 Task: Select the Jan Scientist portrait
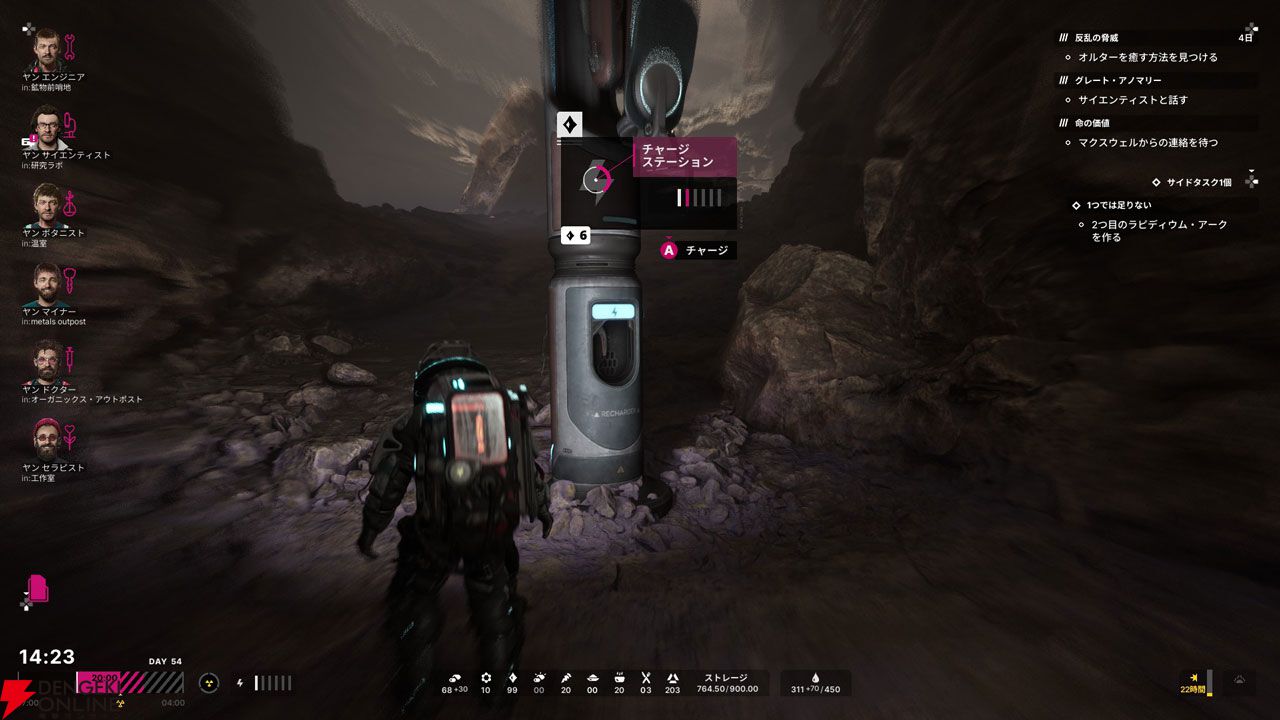46,126
